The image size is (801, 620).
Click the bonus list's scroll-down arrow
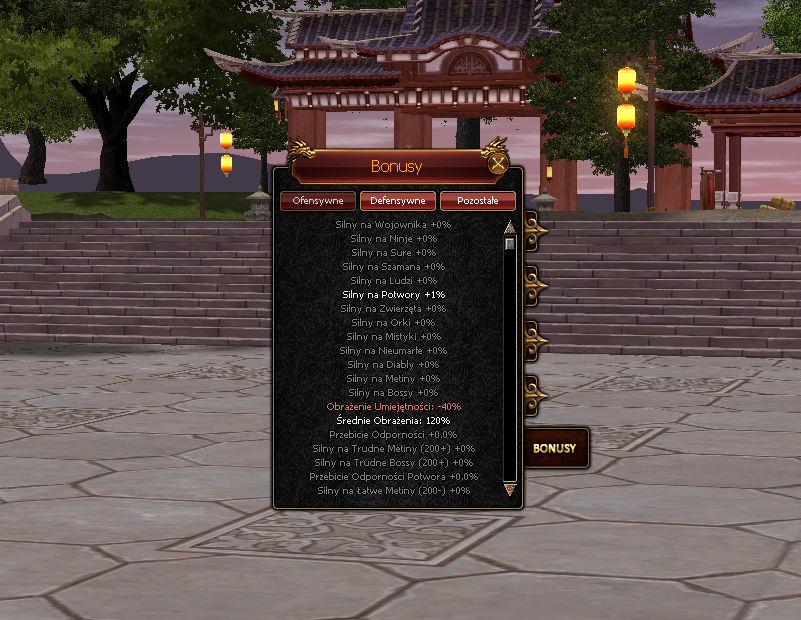click(x=510, y=490)
